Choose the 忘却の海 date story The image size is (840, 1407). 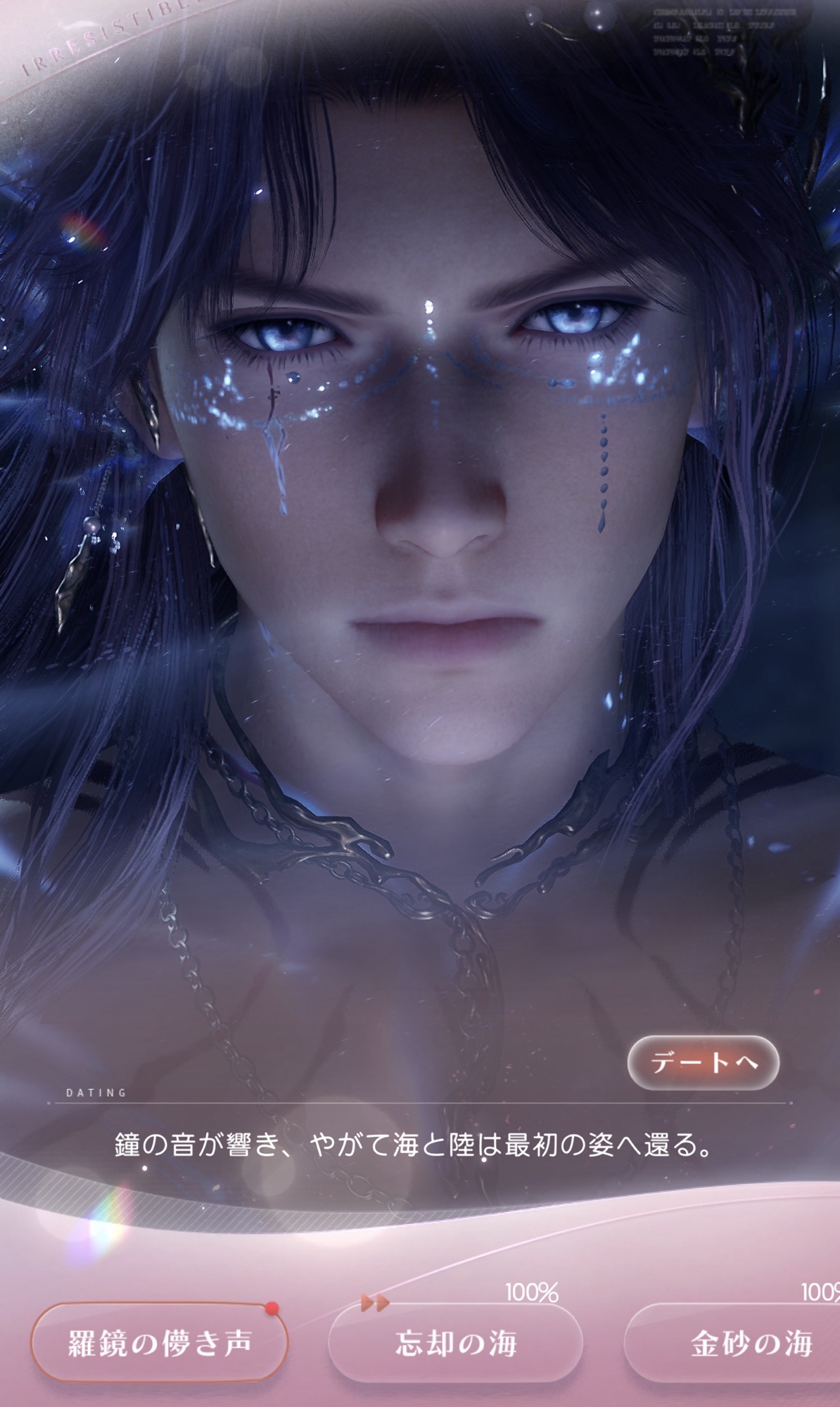[455, 1342]
